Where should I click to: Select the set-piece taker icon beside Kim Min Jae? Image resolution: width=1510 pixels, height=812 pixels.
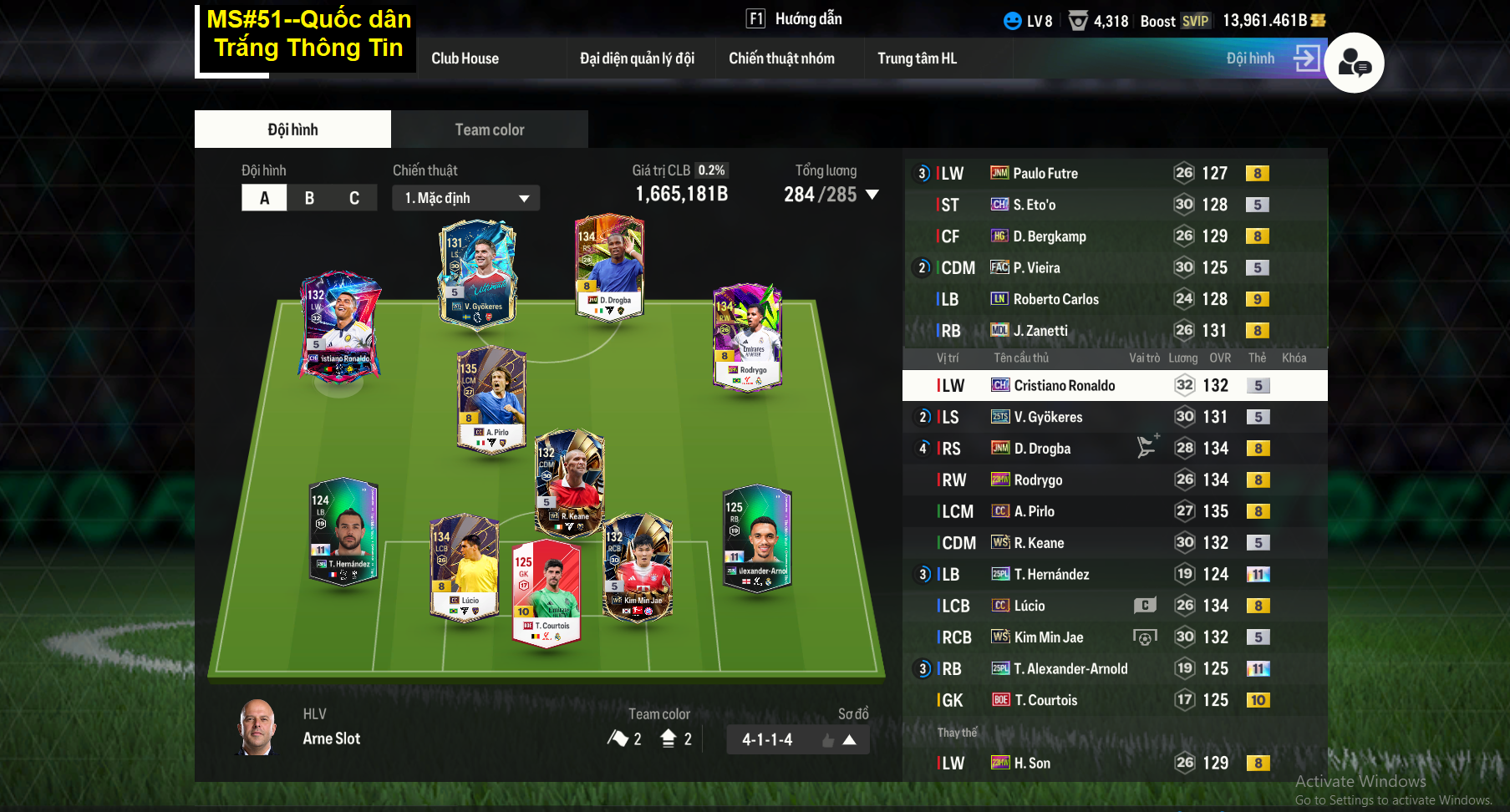coord(1146,637)
